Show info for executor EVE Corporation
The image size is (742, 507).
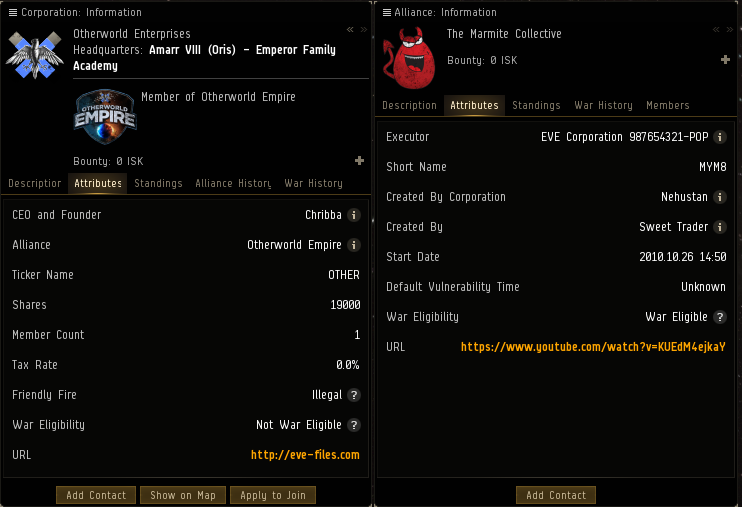720,137
